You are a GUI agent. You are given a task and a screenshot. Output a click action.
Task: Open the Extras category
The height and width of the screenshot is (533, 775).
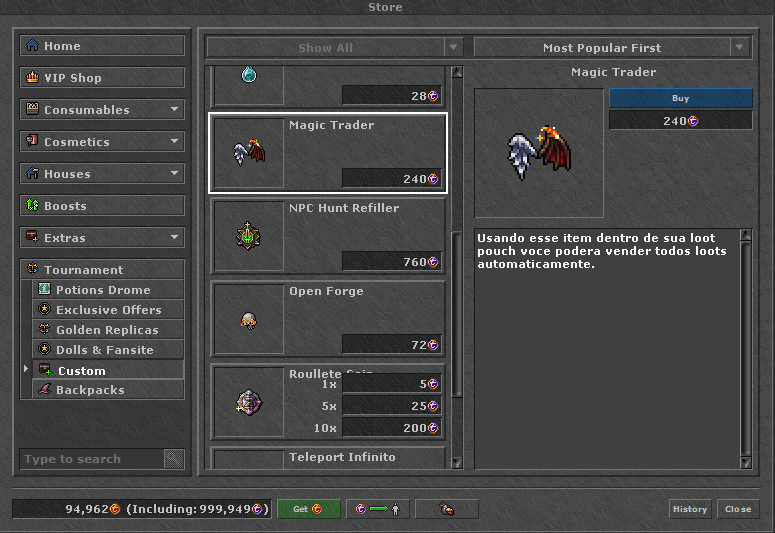102,238
